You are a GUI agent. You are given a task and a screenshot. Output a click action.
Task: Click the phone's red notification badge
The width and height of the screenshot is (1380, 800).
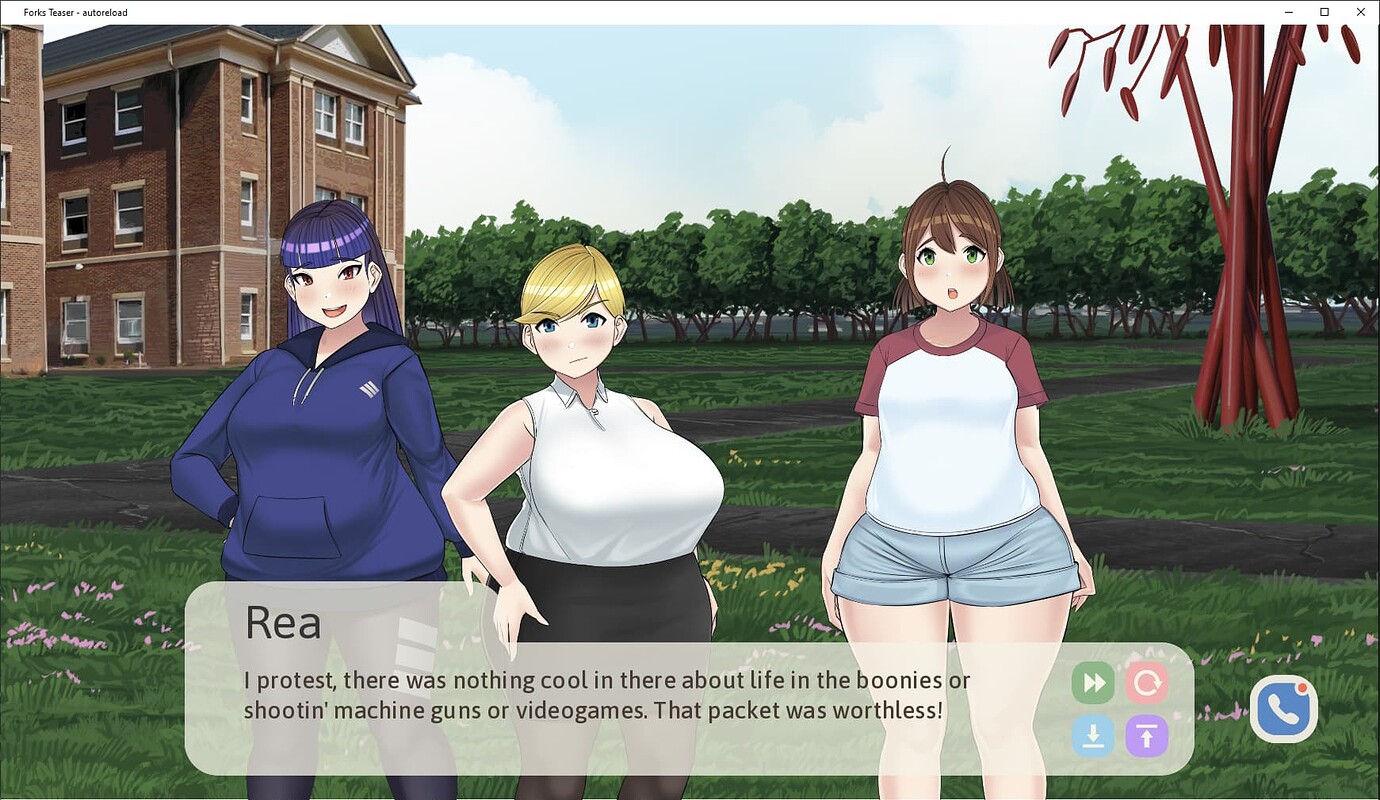tap(1301, 689)
